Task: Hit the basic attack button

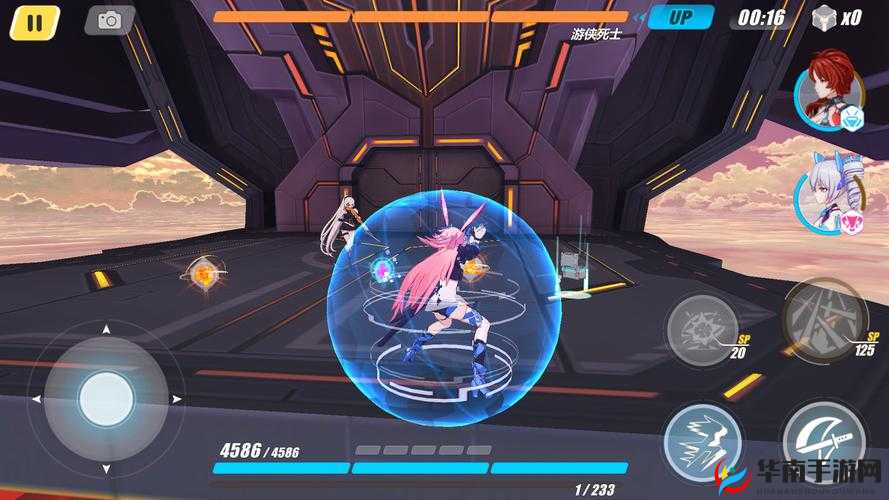Action: coord(825,442)
